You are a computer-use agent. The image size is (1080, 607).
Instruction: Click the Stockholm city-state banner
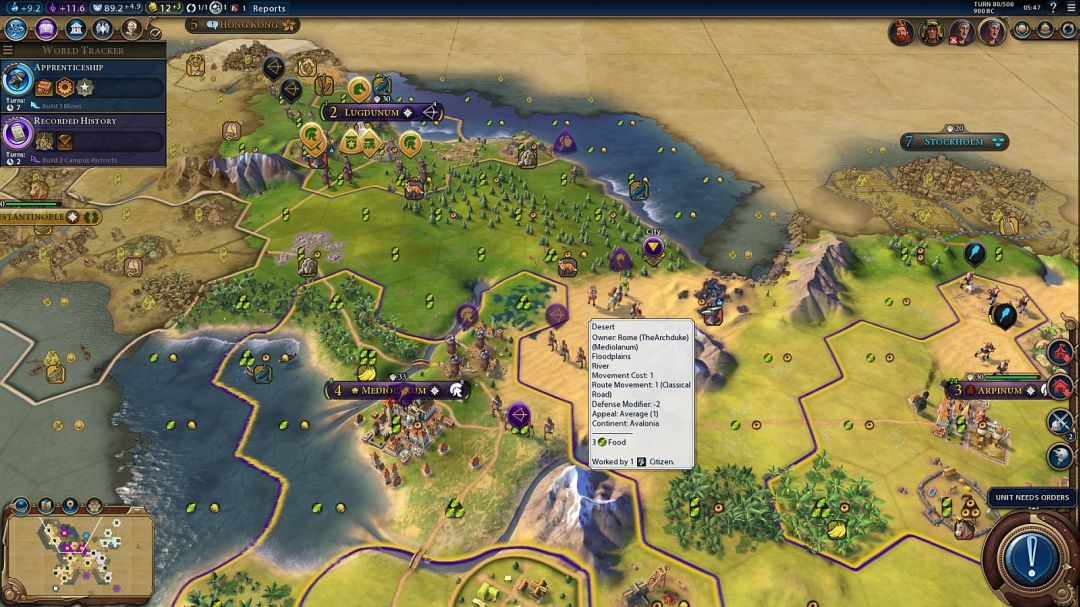[953, 142]
